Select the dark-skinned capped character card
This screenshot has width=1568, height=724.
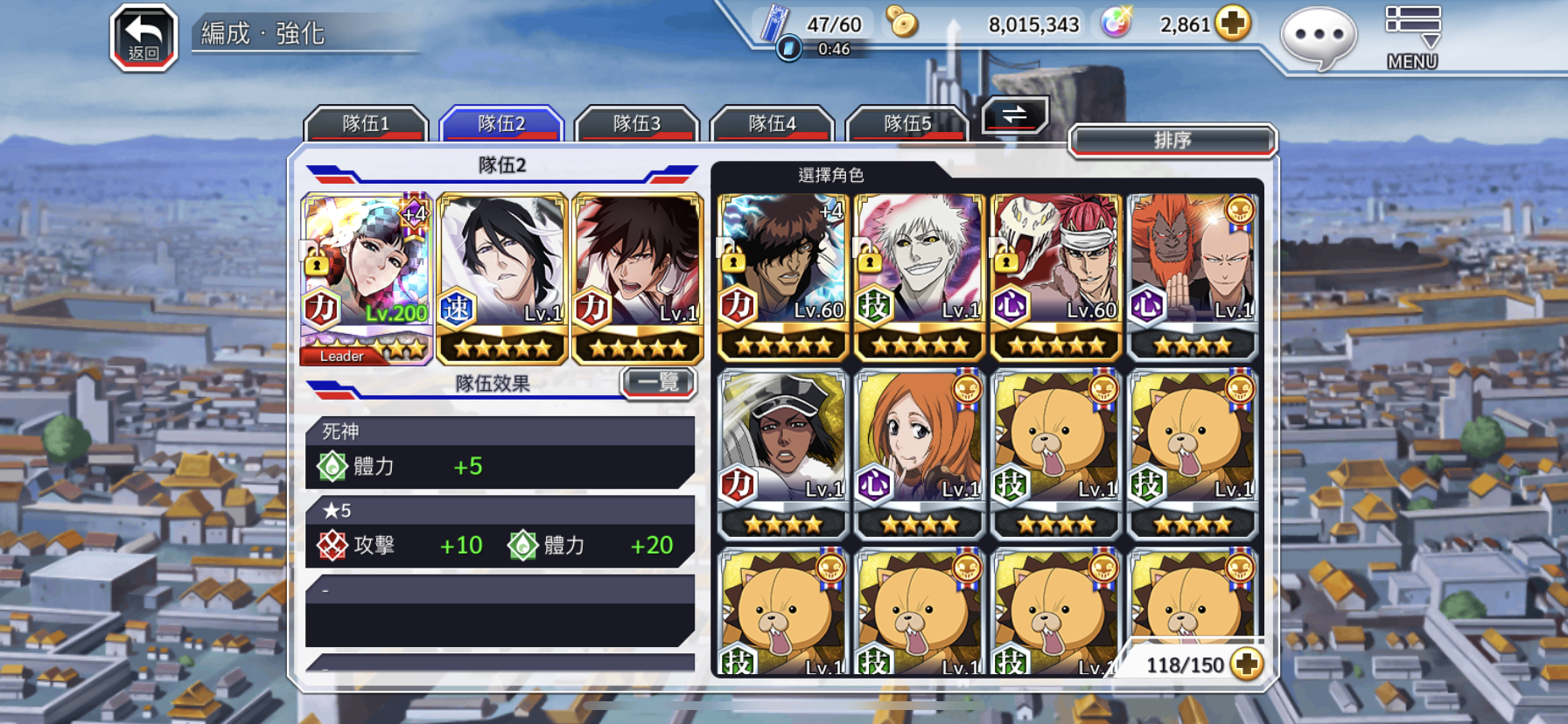pyautogui.click(x=783, y=452)
